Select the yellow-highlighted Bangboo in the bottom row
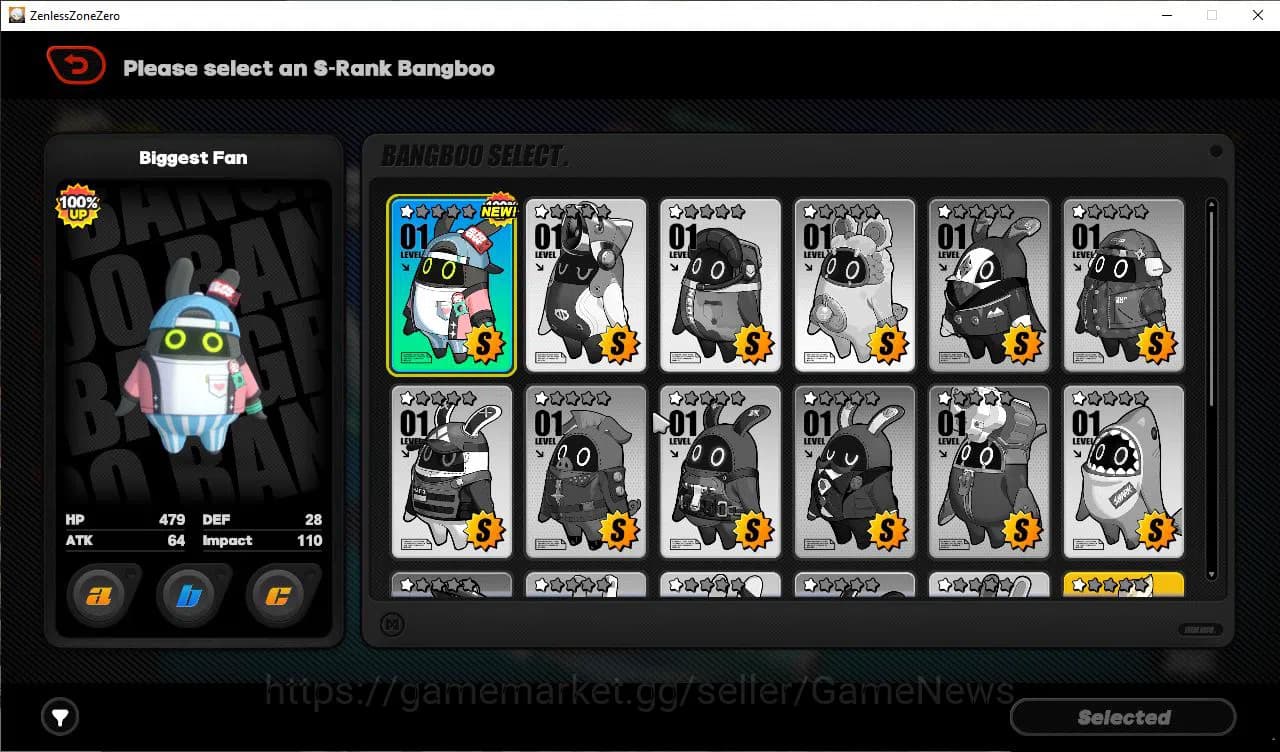This screenshot has height=752, width=1280. 1123,585
